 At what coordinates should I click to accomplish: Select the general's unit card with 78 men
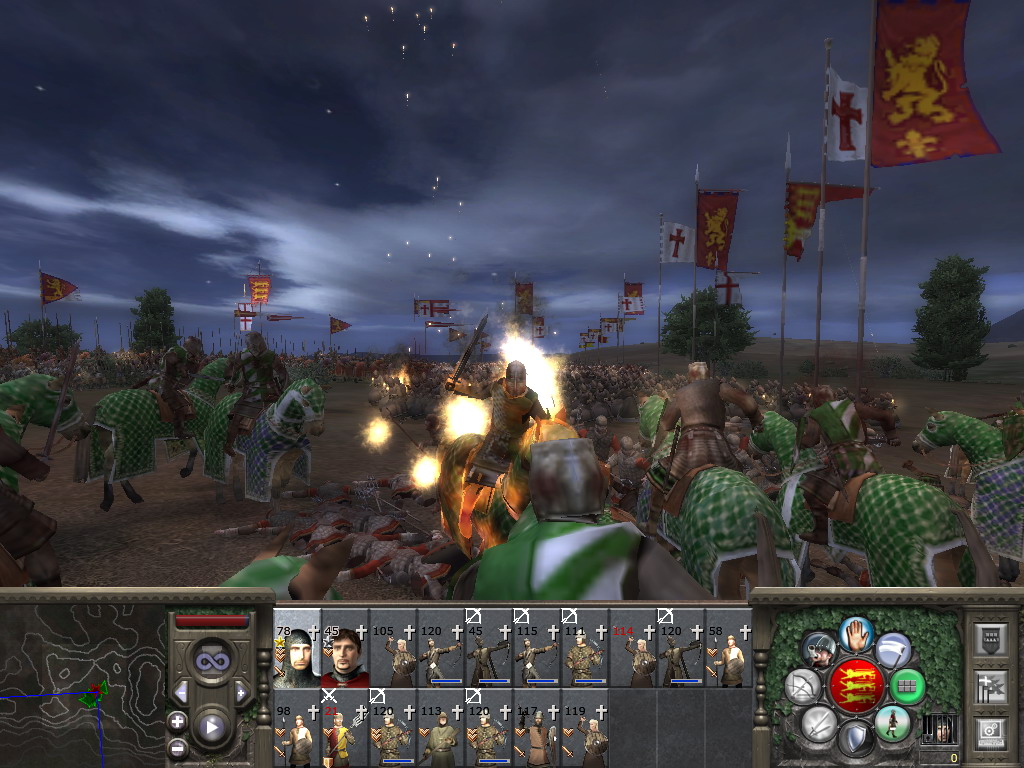(x=297, y=650)
